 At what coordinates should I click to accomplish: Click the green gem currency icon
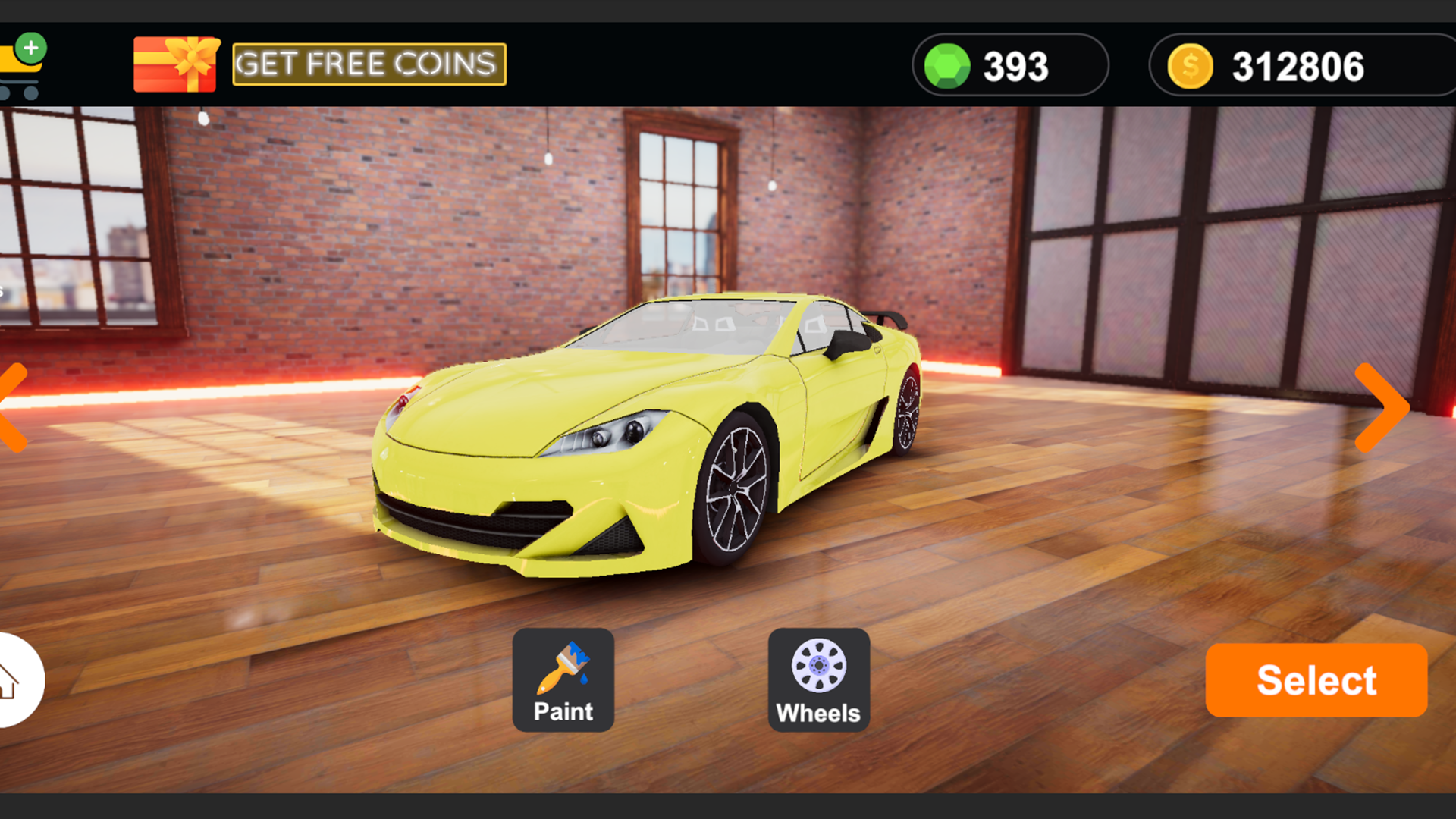[x=947, y=65]
